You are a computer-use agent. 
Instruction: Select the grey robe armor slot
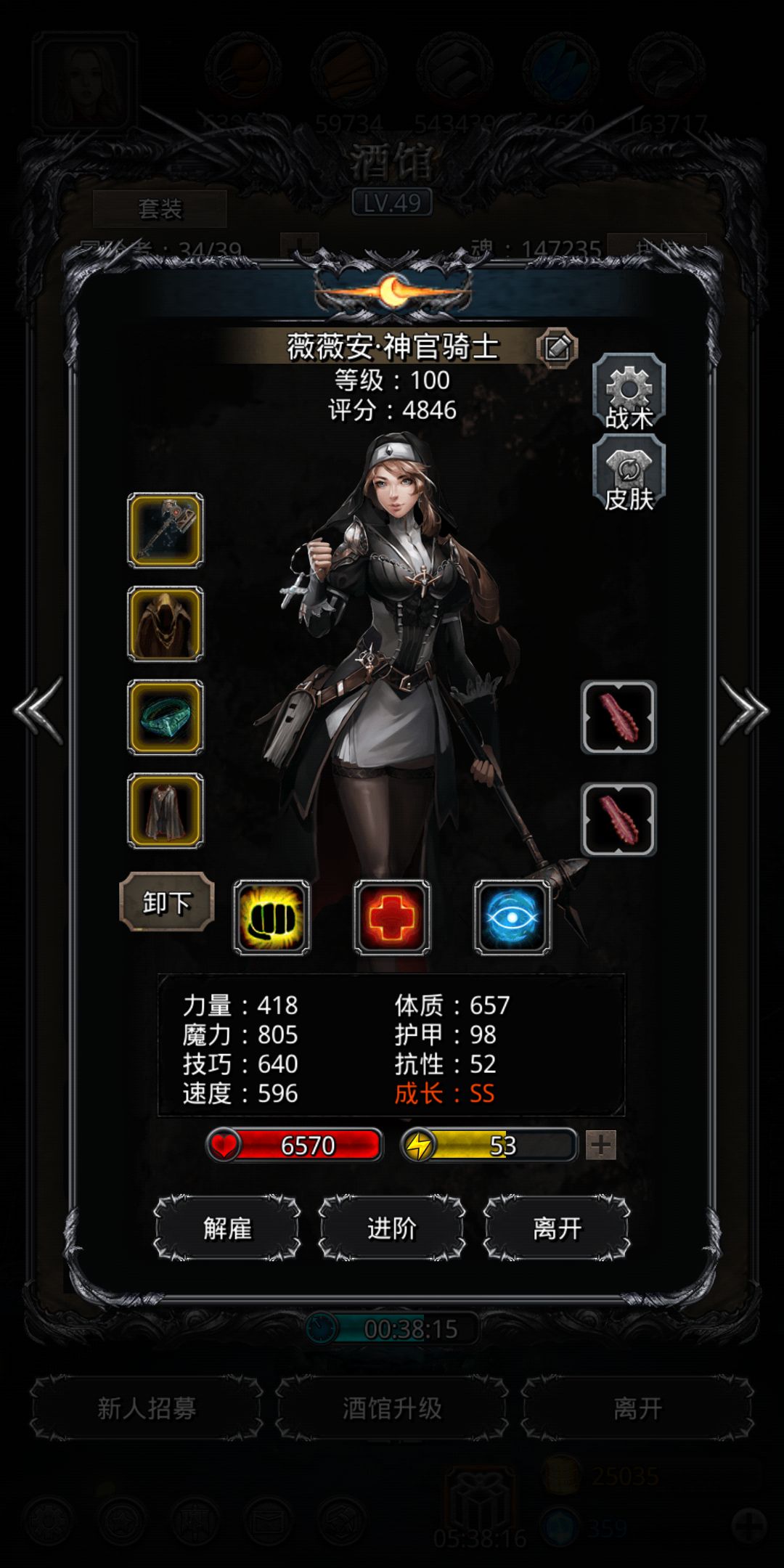click(x=166, y=810)
